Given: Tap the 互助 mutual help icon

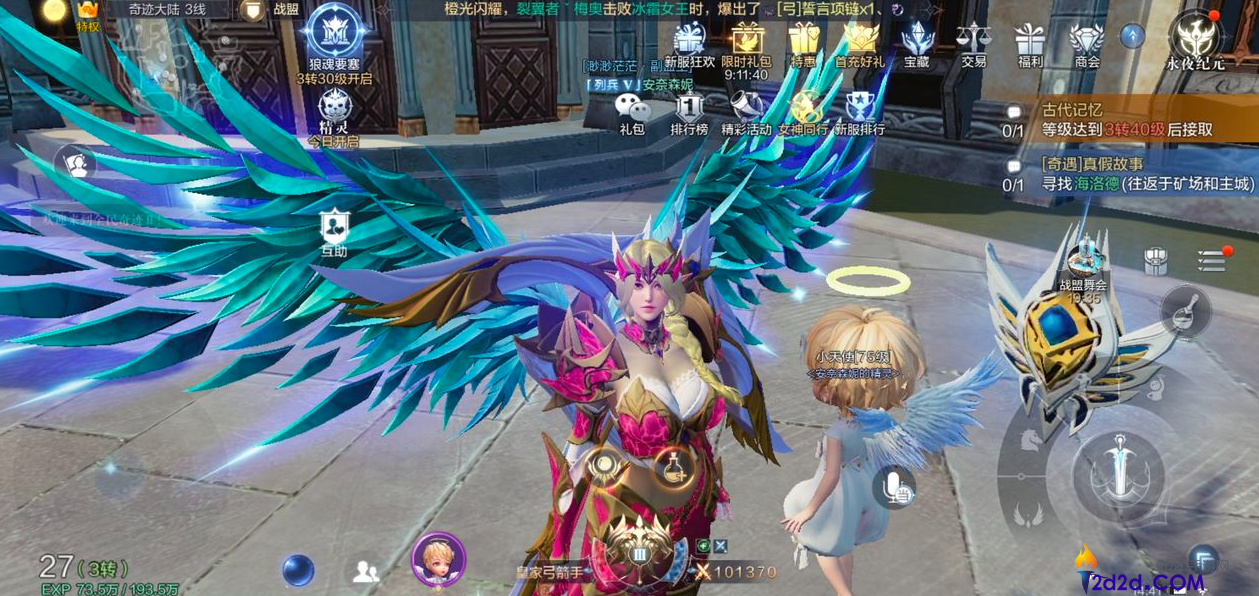Looking at the screenshot, I should point(334,232).
